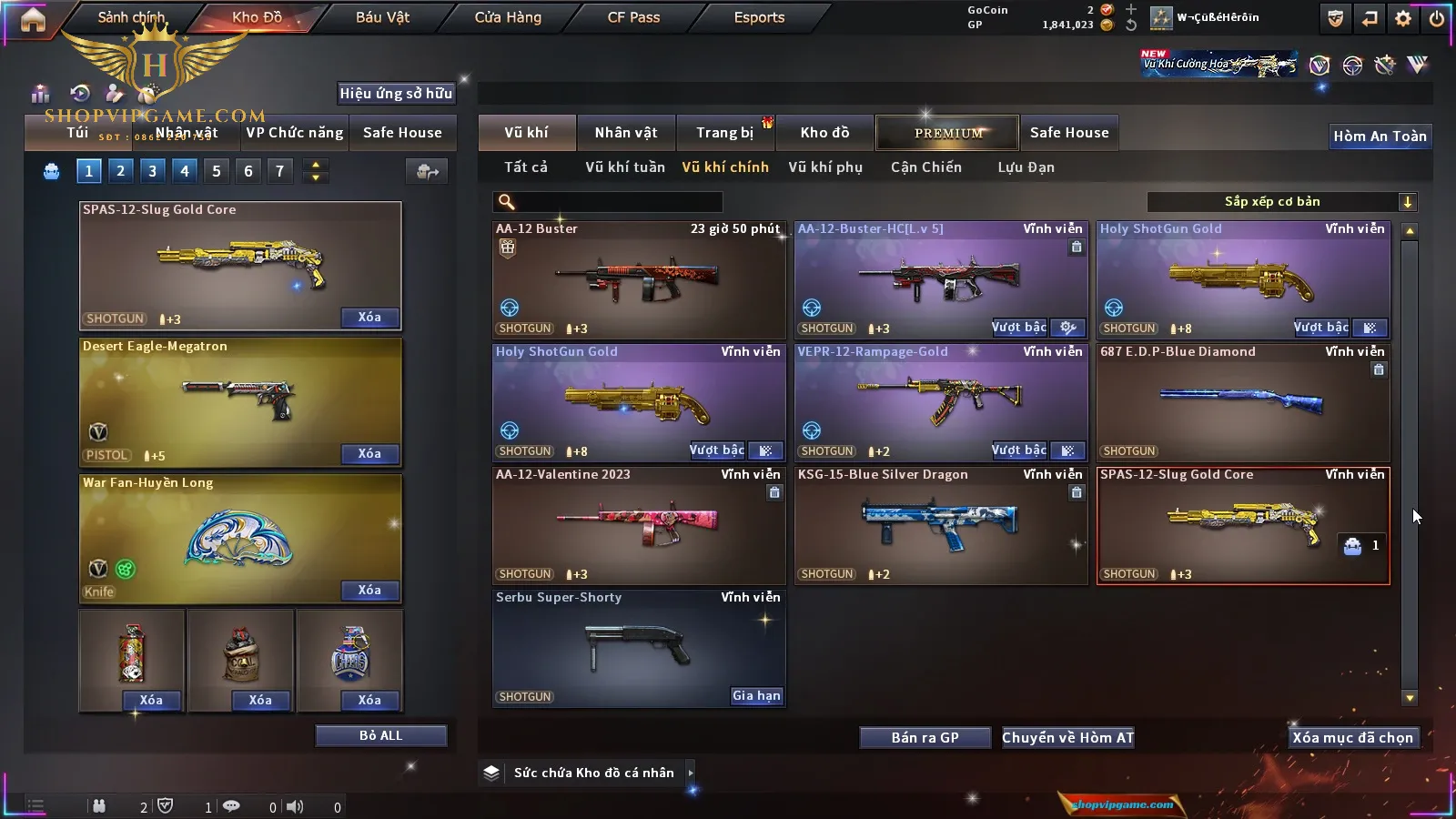This screenshot has width=1456, height=819.
Task: Pick the 687 E.D.P-Blue Diamond shotgun
Action: point(1243,403)
